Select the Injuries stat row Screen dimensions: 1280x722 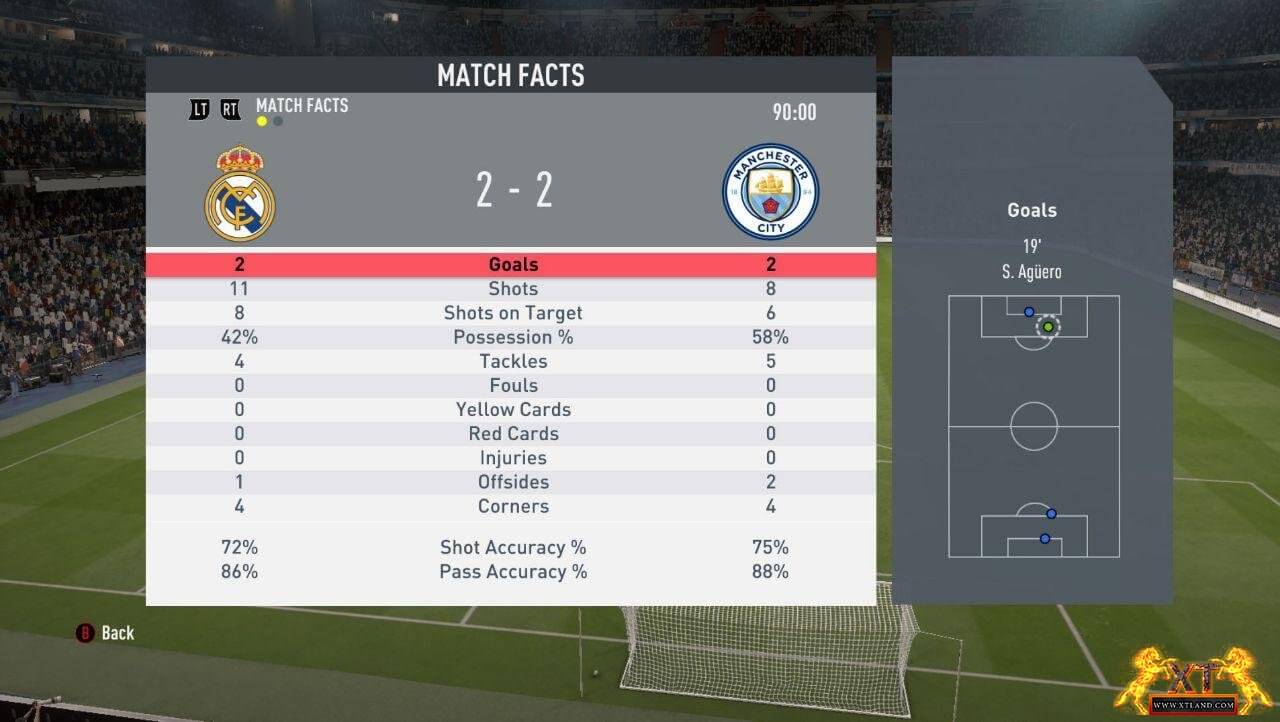click(512, 457)
